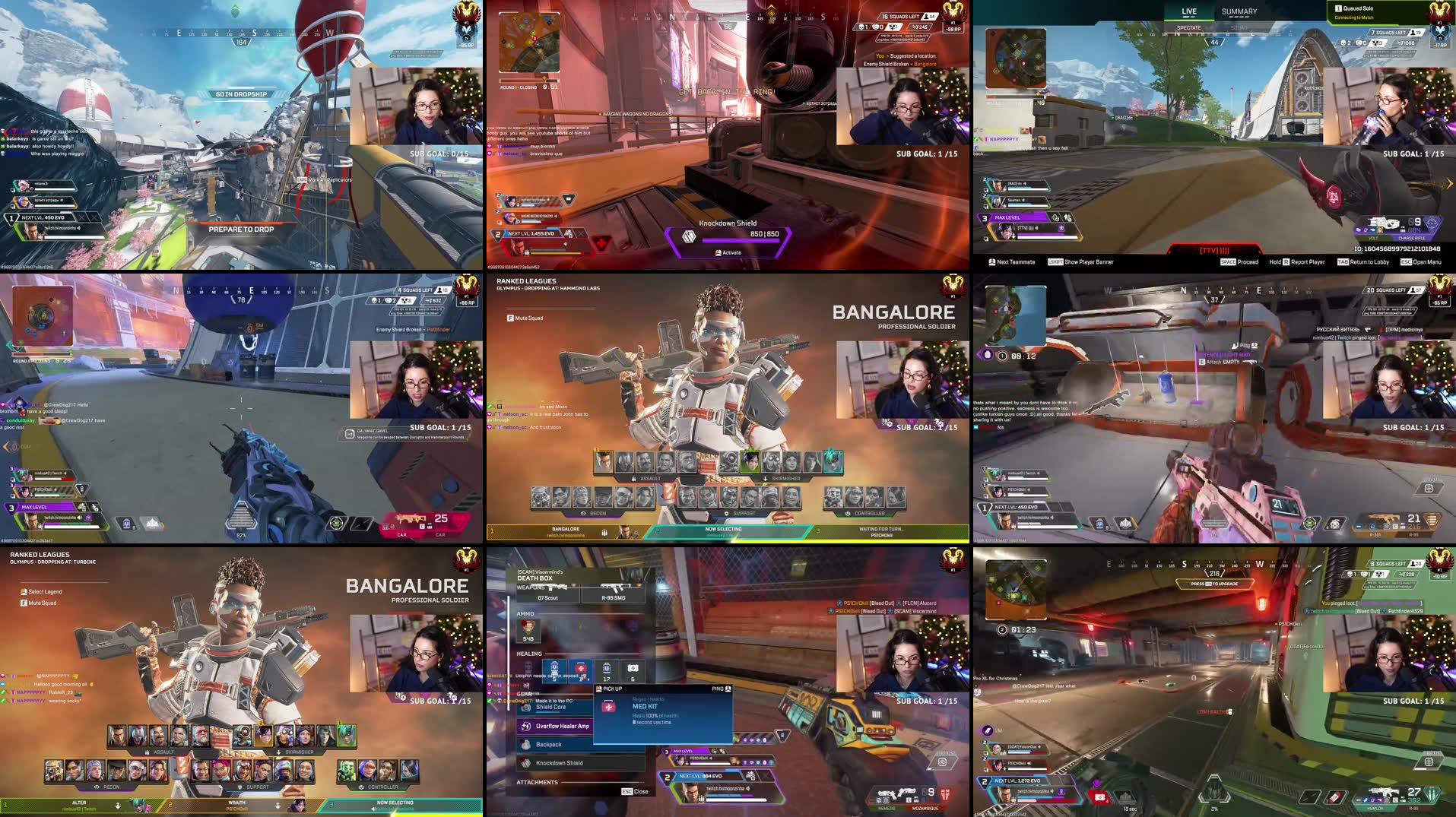Switch to the SUMMARY tab
Viewport: 1456px width, 817px height.
(1239, 11)
